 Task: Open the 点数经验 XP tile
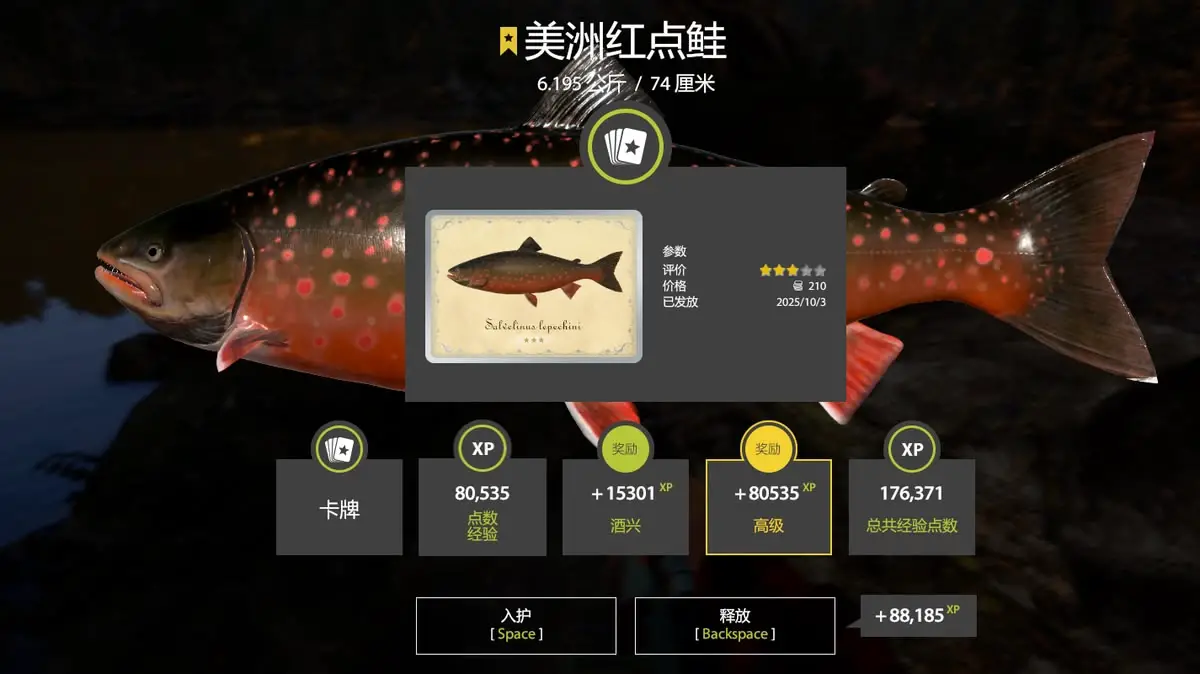point(482,507)
